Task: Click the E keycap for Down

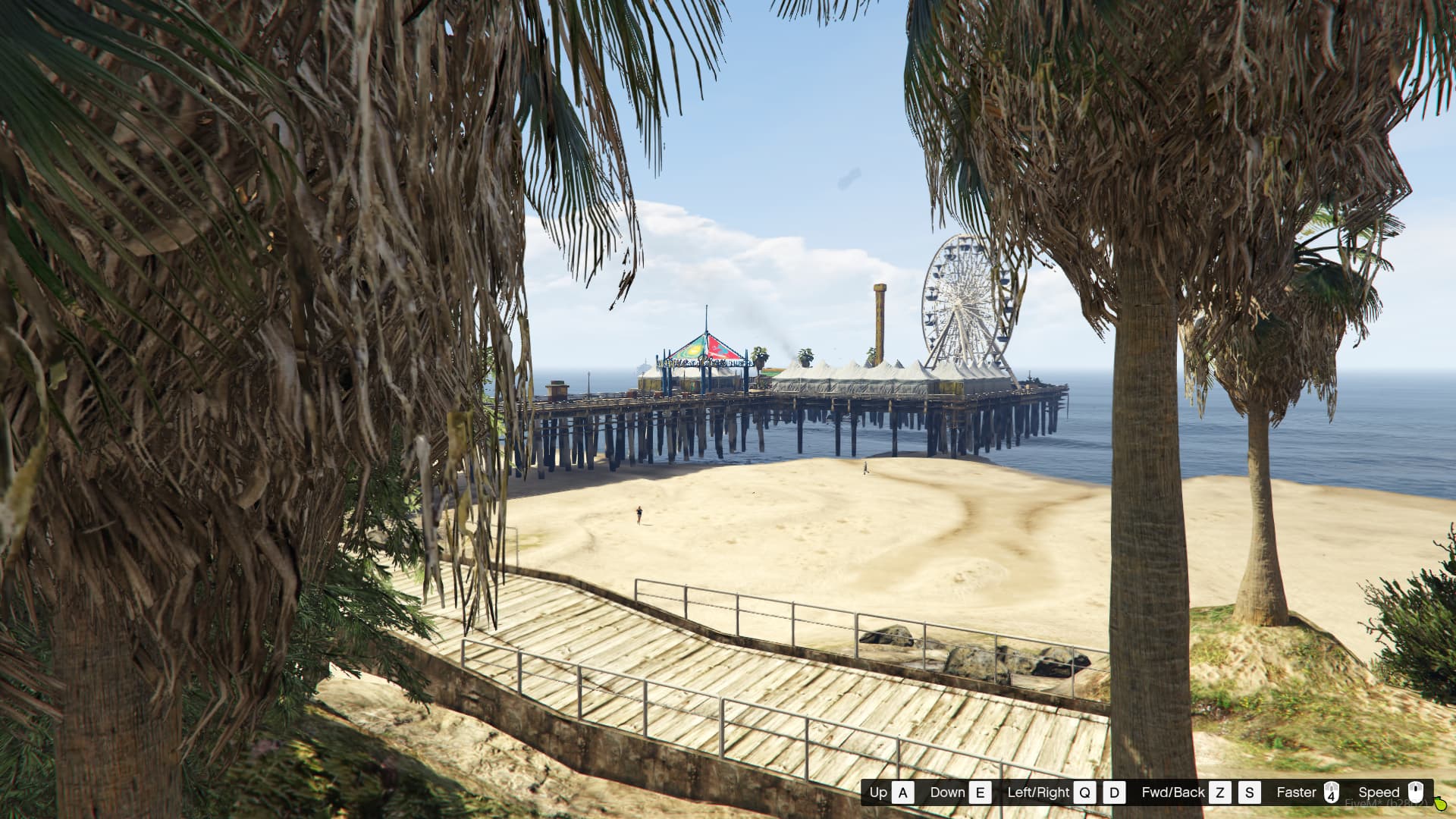Action: [x=981, y=792]
